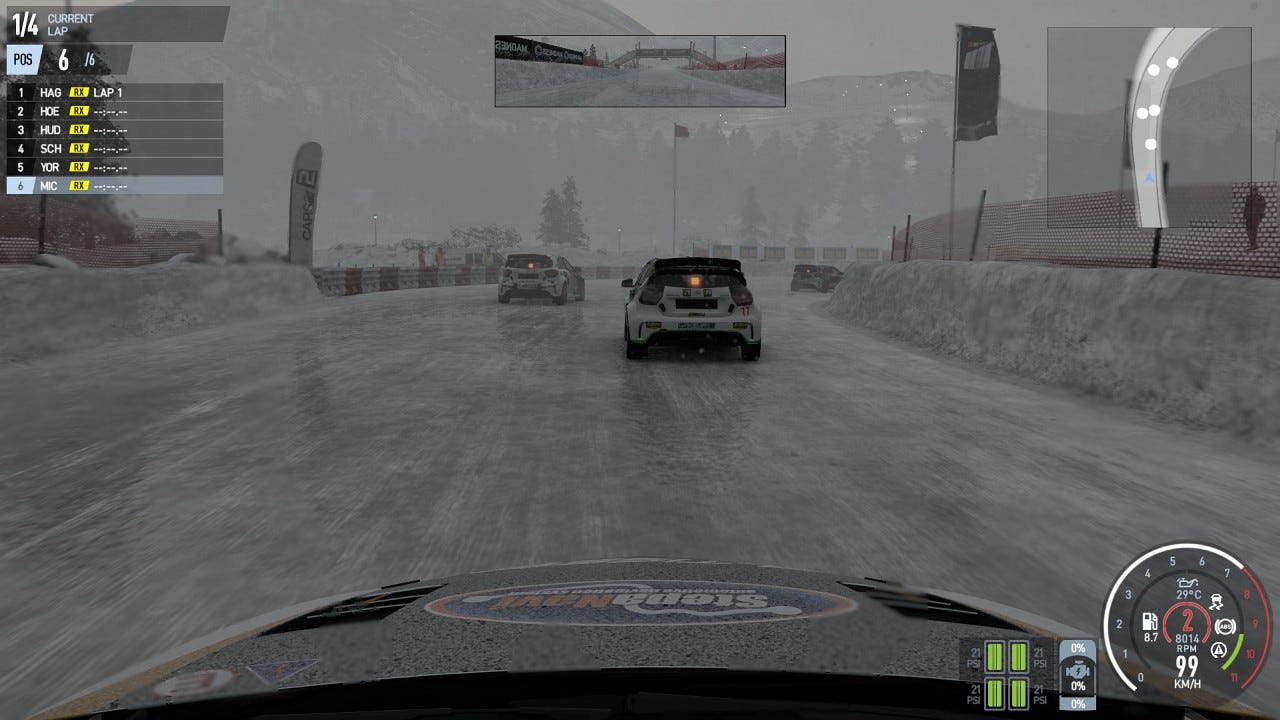This screenshot has height=720, width=1280.
Task: Select the highlighted MIC driver row
Action: (x=114, y=186)
